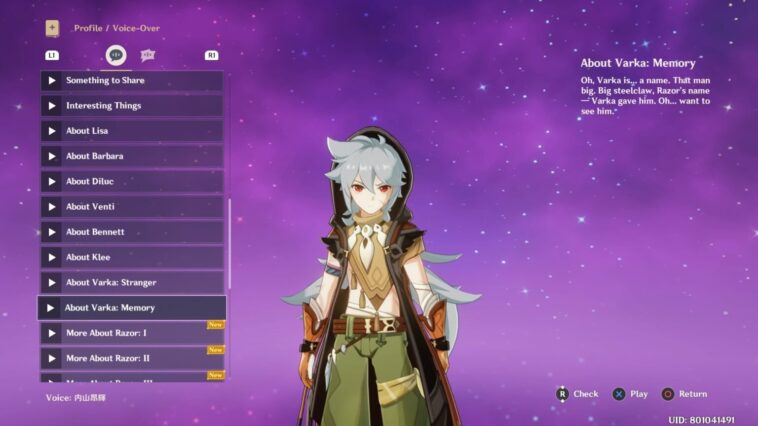Choose the "About Klee" voice line
The width and height of the screenshot is (758, 426).
point(132,257)
